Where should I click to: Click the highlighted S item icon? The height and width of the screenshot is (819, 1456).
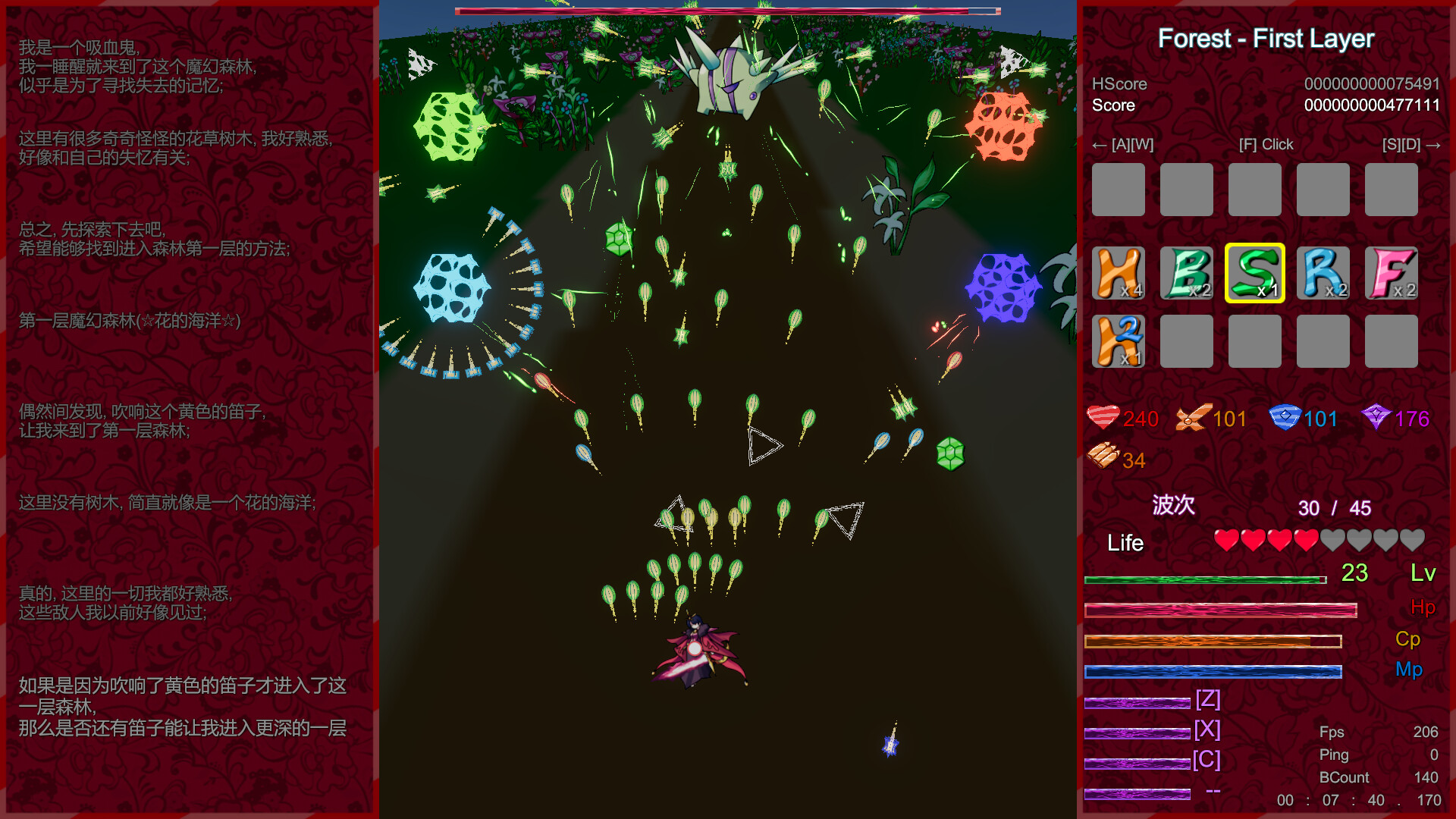1255,275
